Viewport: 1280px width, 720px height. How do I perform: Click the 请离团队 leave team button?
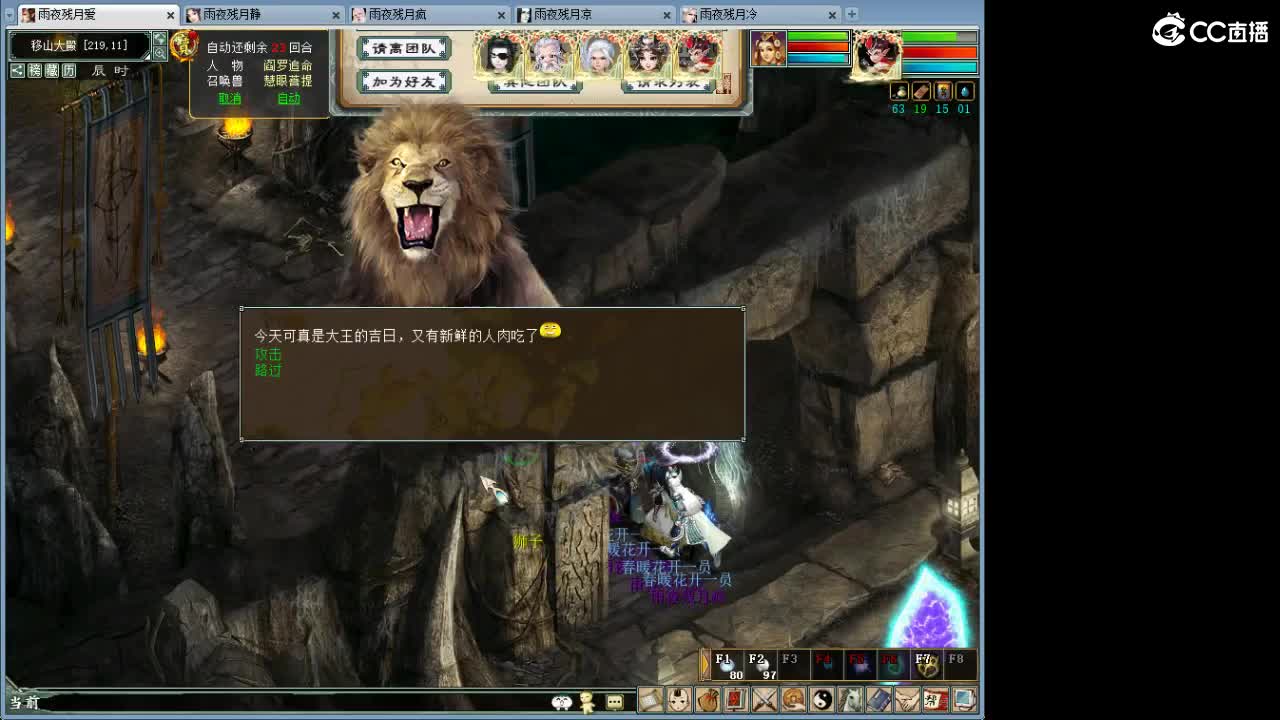tap(403, 47)
